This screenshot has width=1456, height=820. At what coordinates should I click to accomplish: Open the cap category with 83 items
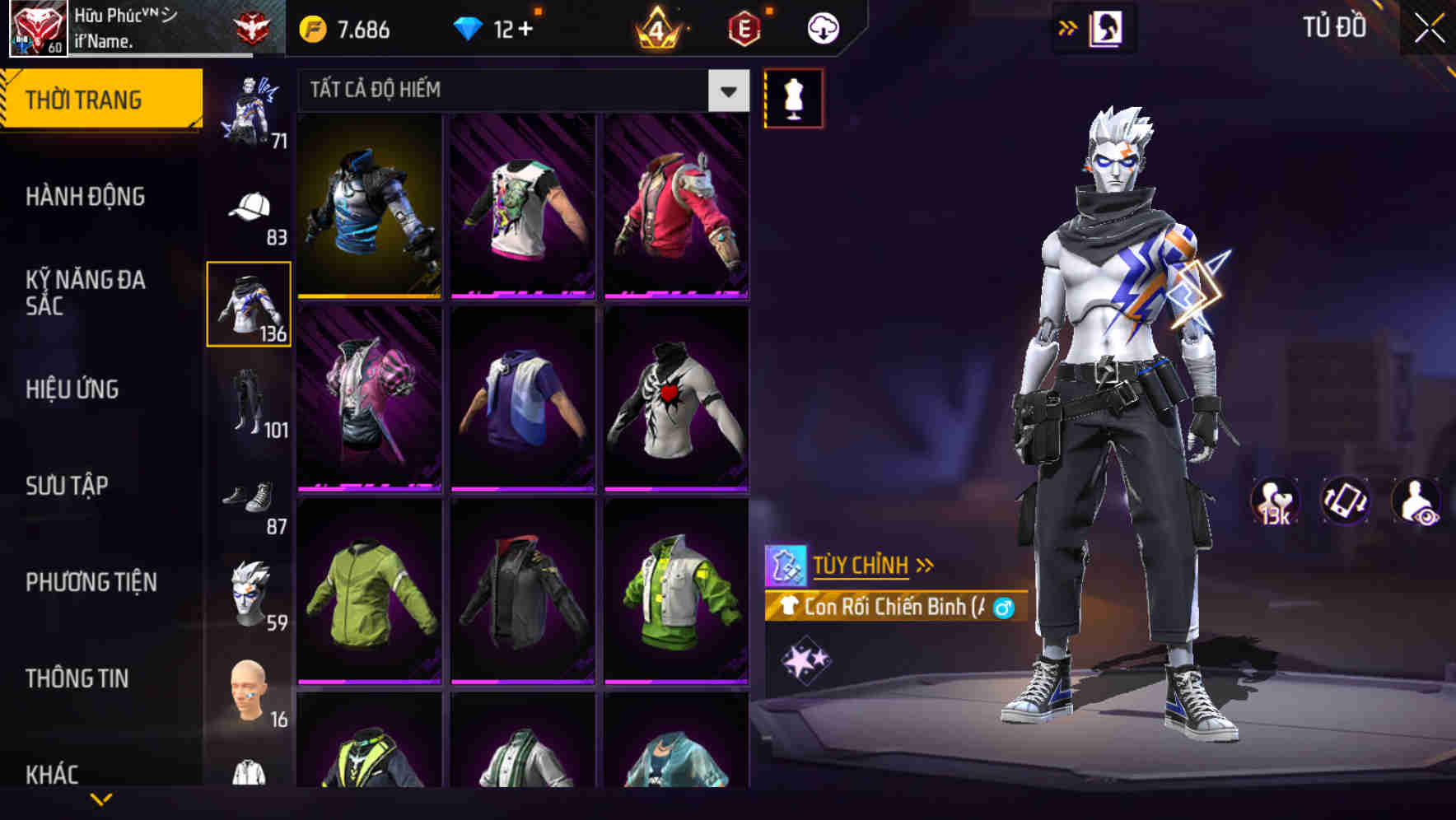(248, 210)
